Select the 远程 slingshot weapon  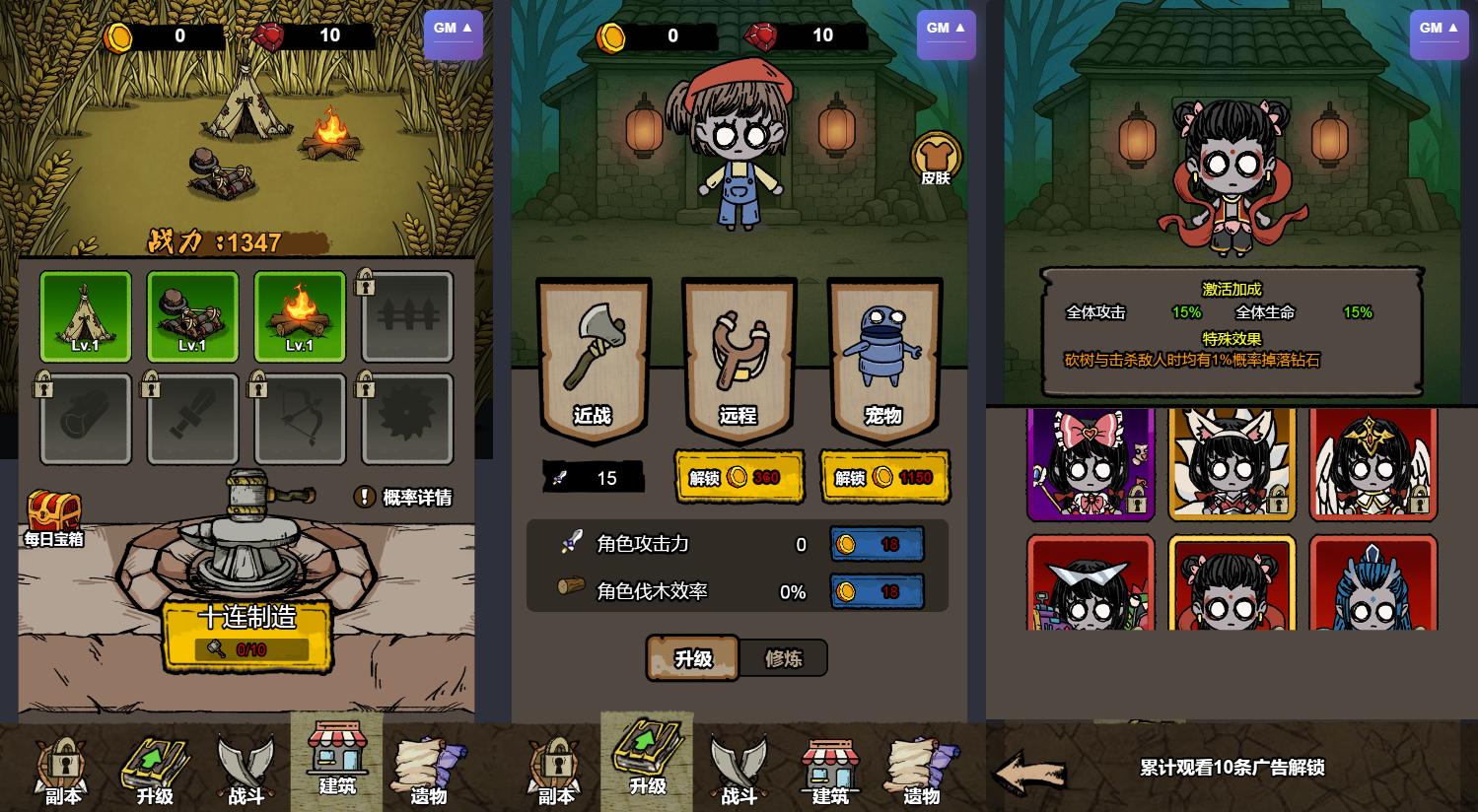point(738,360)
